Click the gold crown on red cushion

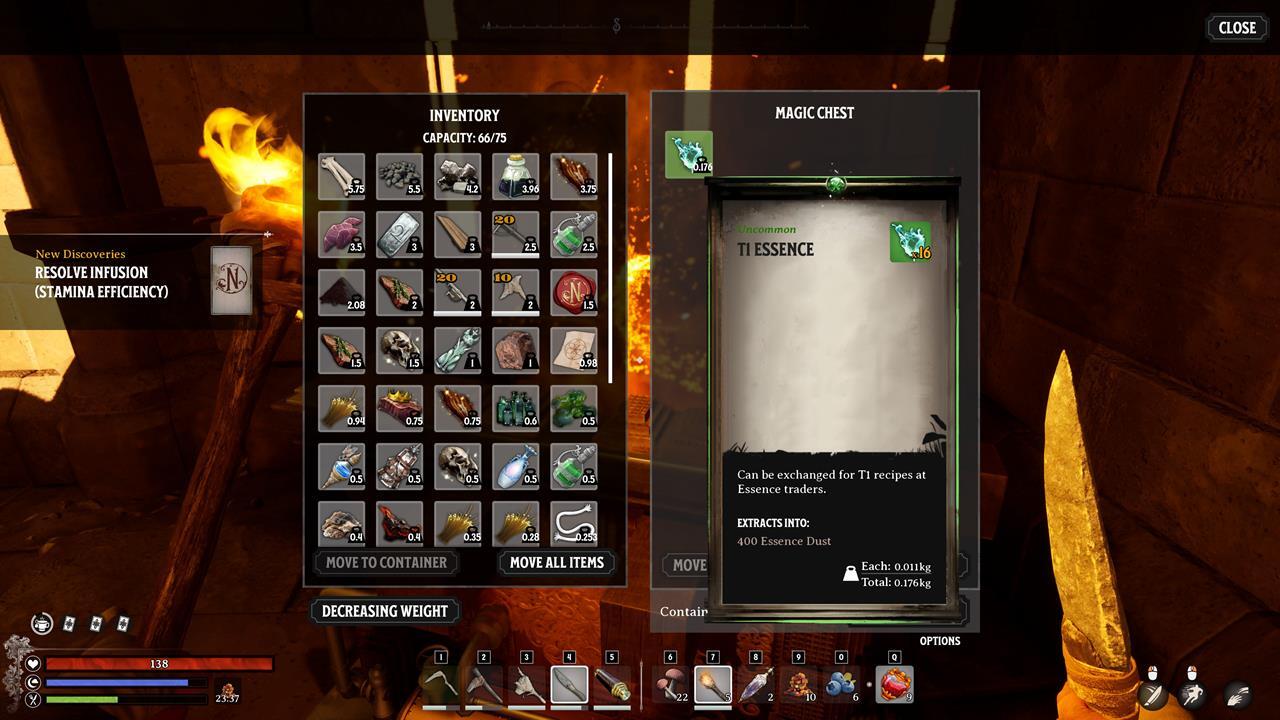[400, 408]
